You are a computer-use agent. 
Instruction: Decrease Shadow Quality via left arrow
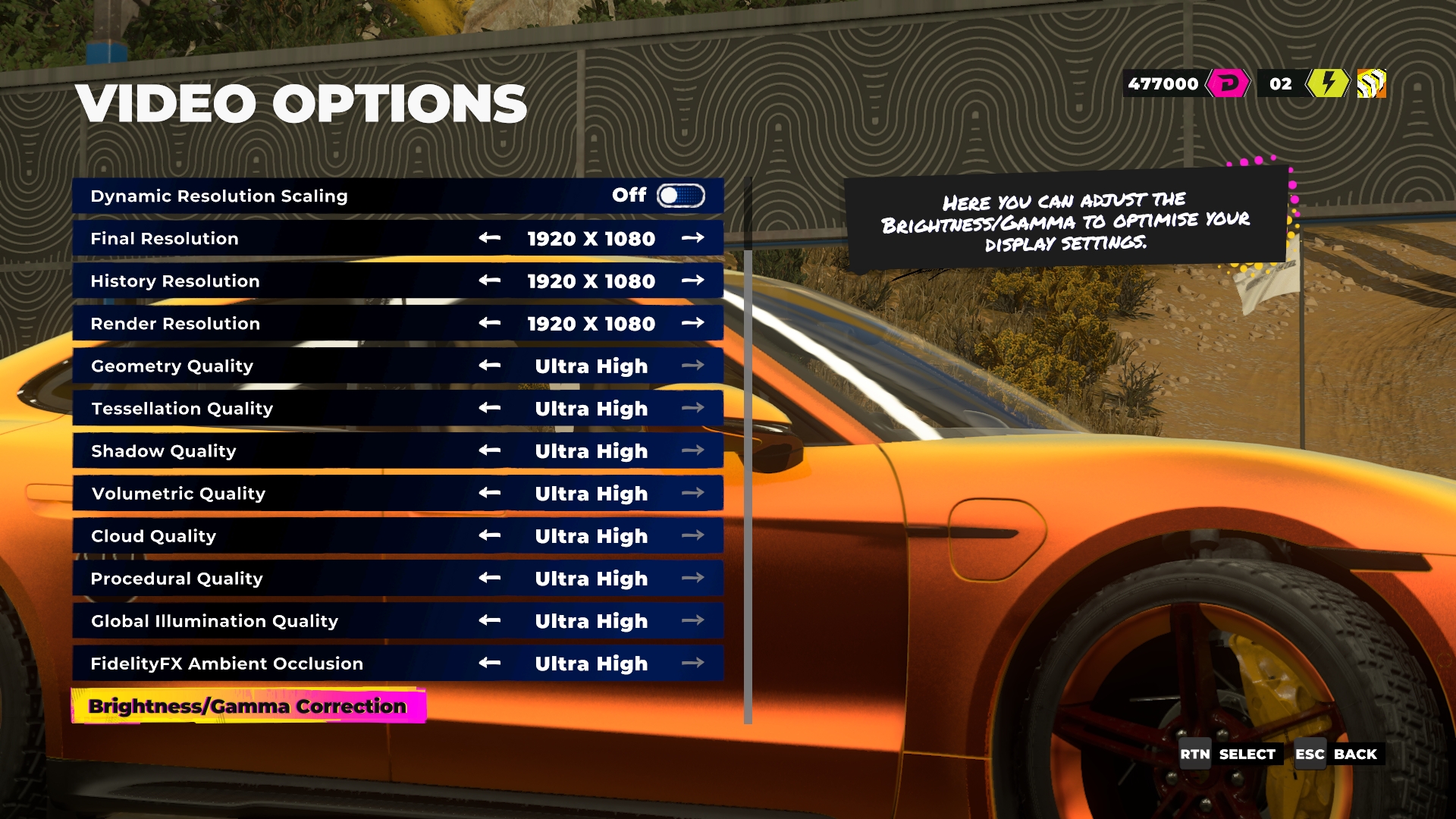coord(490,450)
